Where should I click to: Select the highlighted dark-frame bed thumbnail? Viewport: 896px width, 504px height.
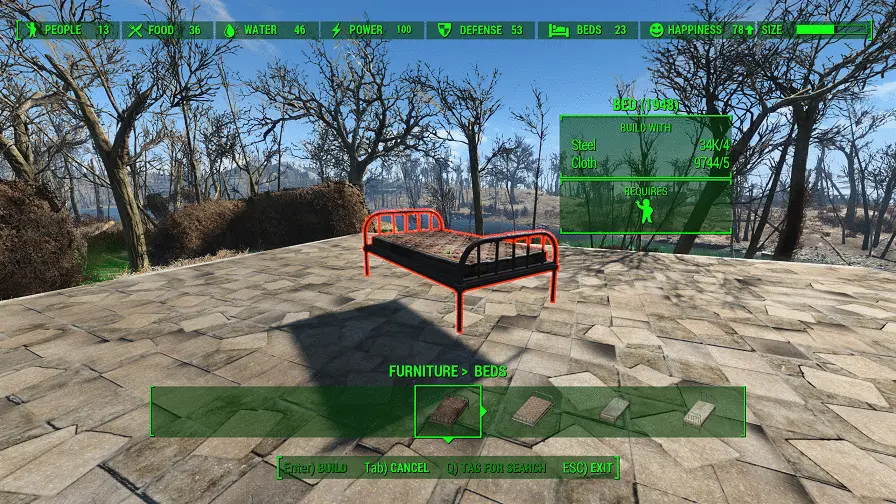click(x=447, y=411)
